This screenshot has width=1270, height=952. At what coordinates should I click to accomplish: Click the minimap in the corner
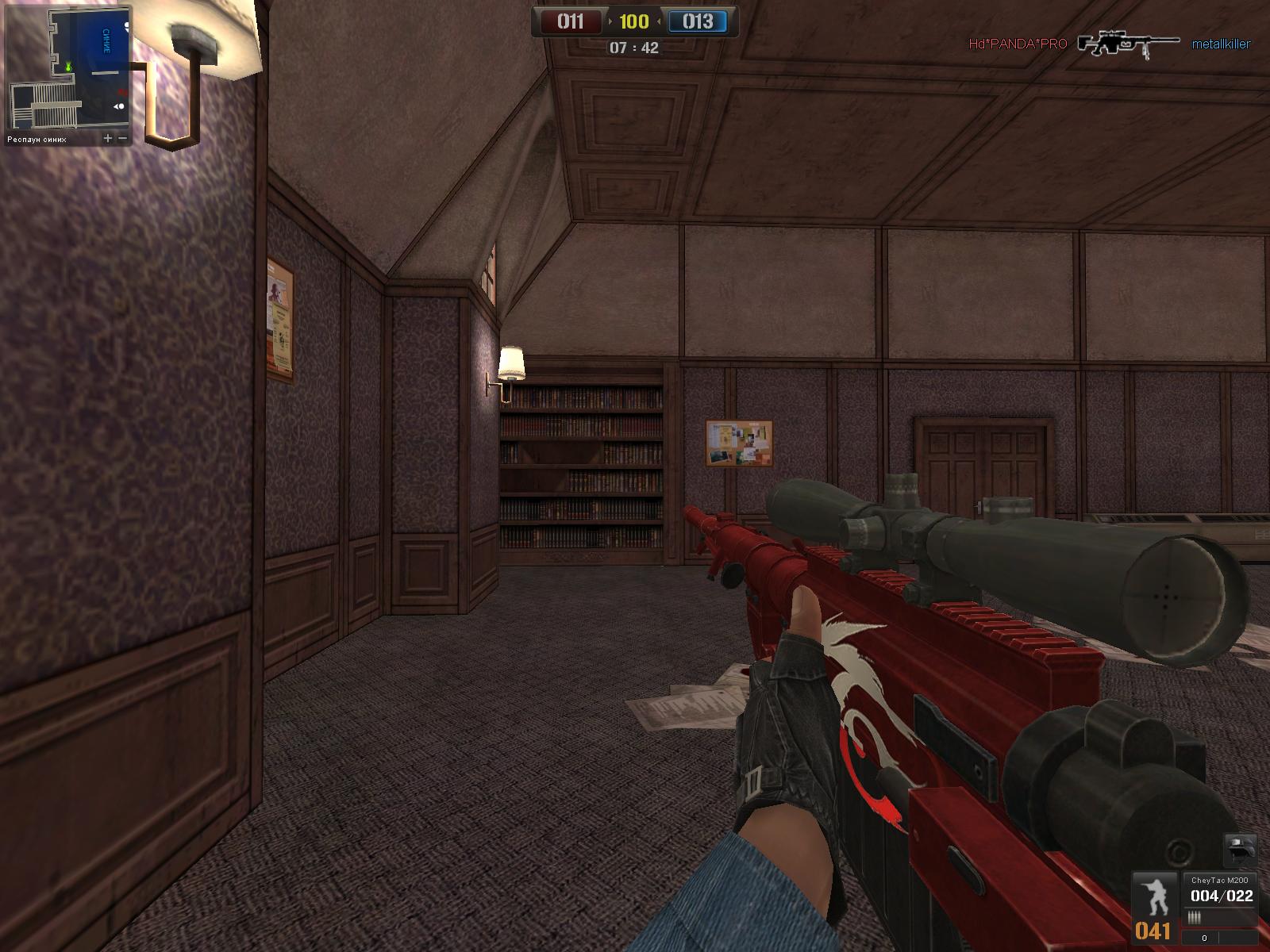tap(68, 67)
